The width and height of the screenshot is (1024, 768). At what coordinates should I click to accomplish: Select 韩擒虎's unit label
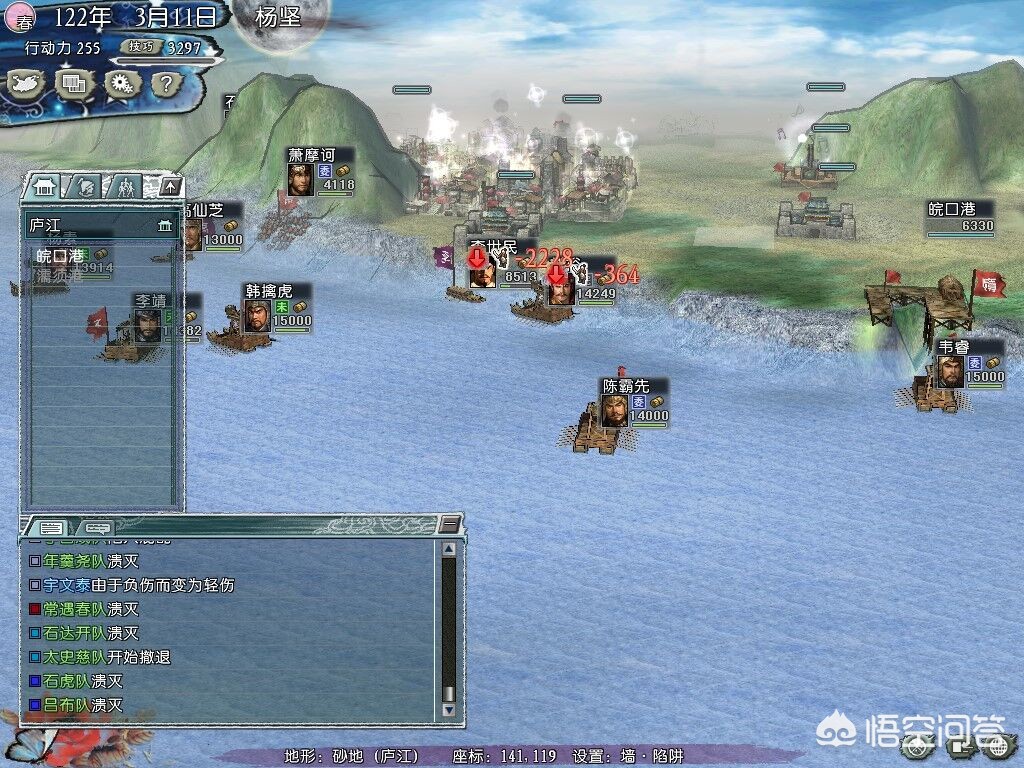tap(277, 292)
